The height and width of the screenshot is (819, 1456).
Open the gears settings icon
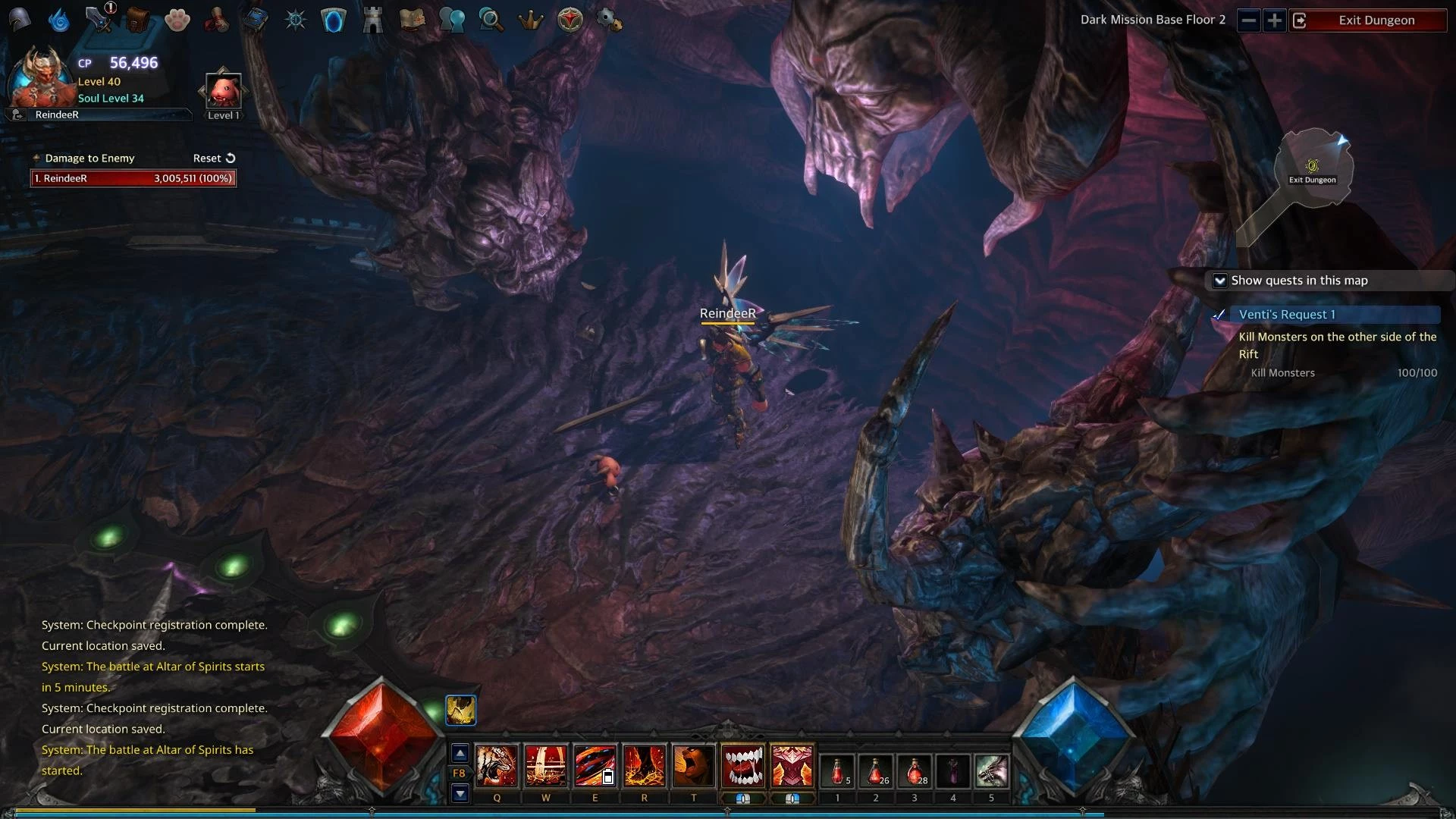(x=609, y=20)
